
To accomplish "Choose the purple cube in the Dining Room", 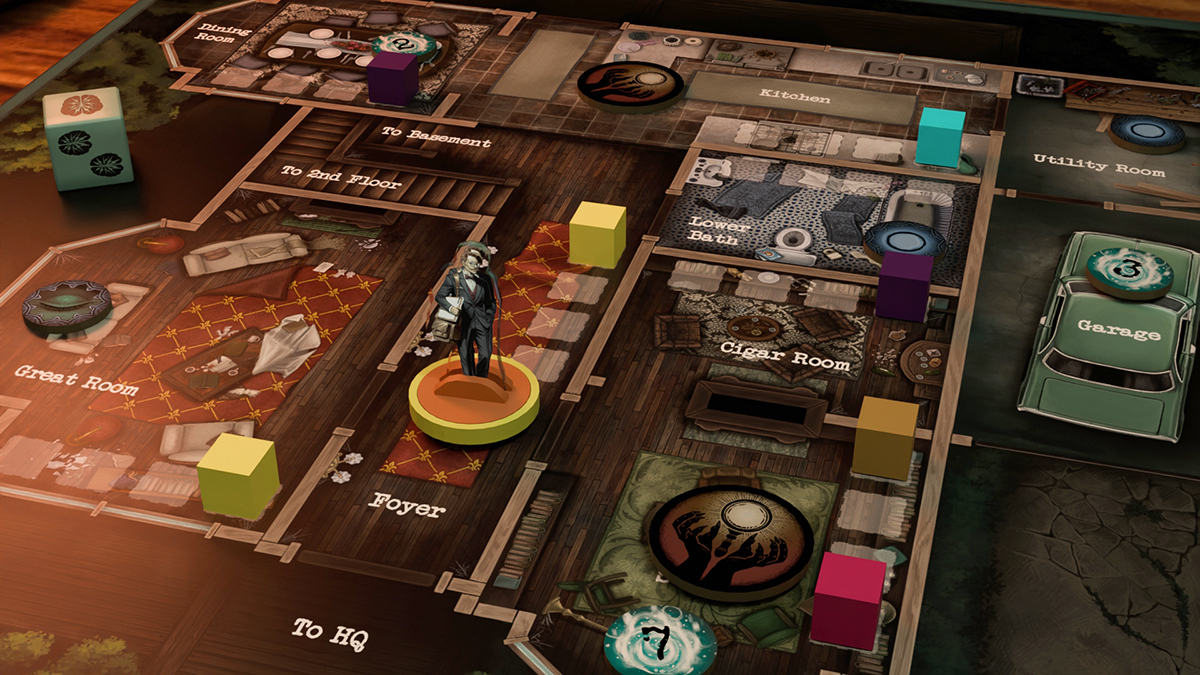I will point(391,78).
